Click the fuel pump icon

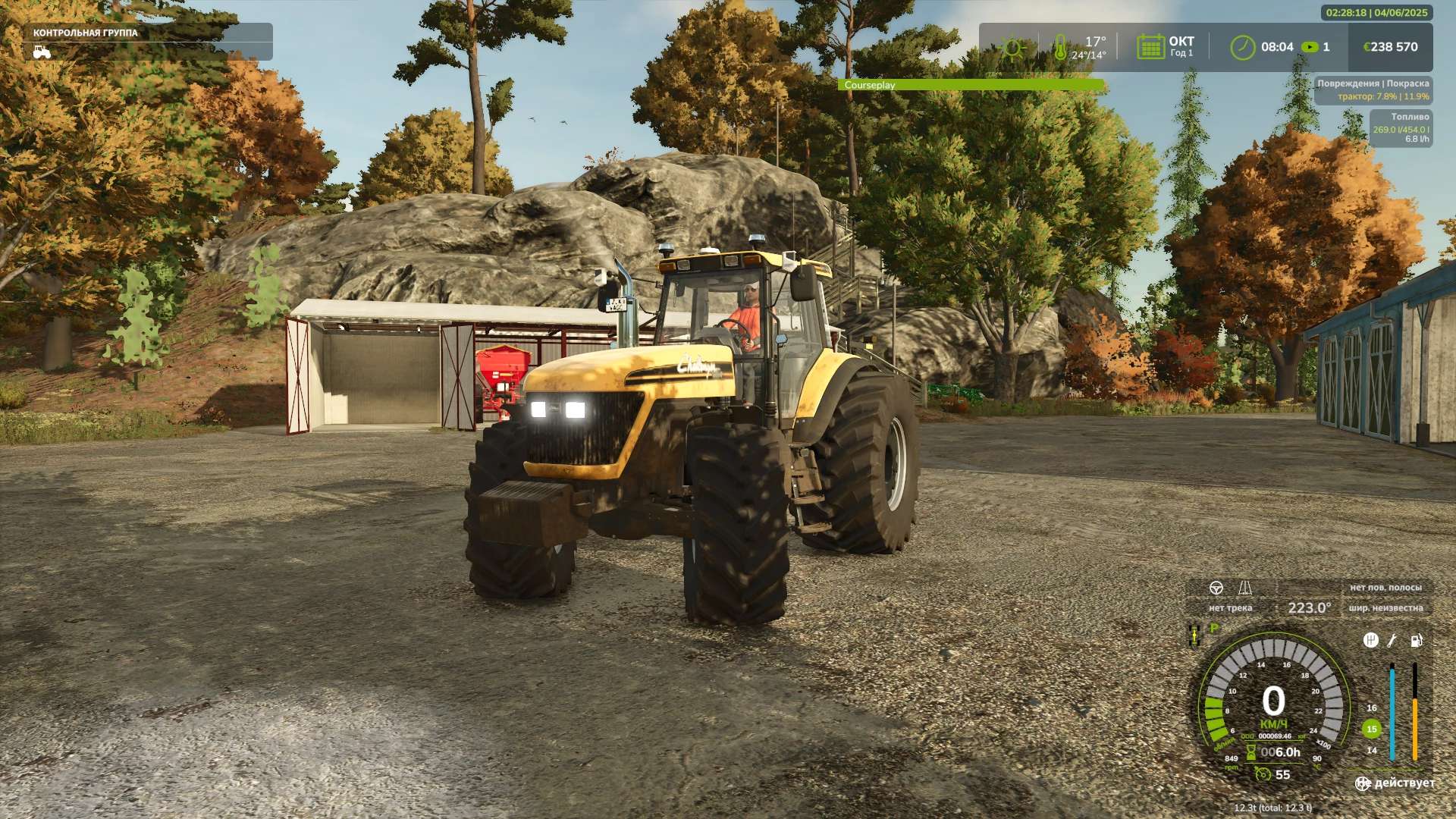point(1416,641)
